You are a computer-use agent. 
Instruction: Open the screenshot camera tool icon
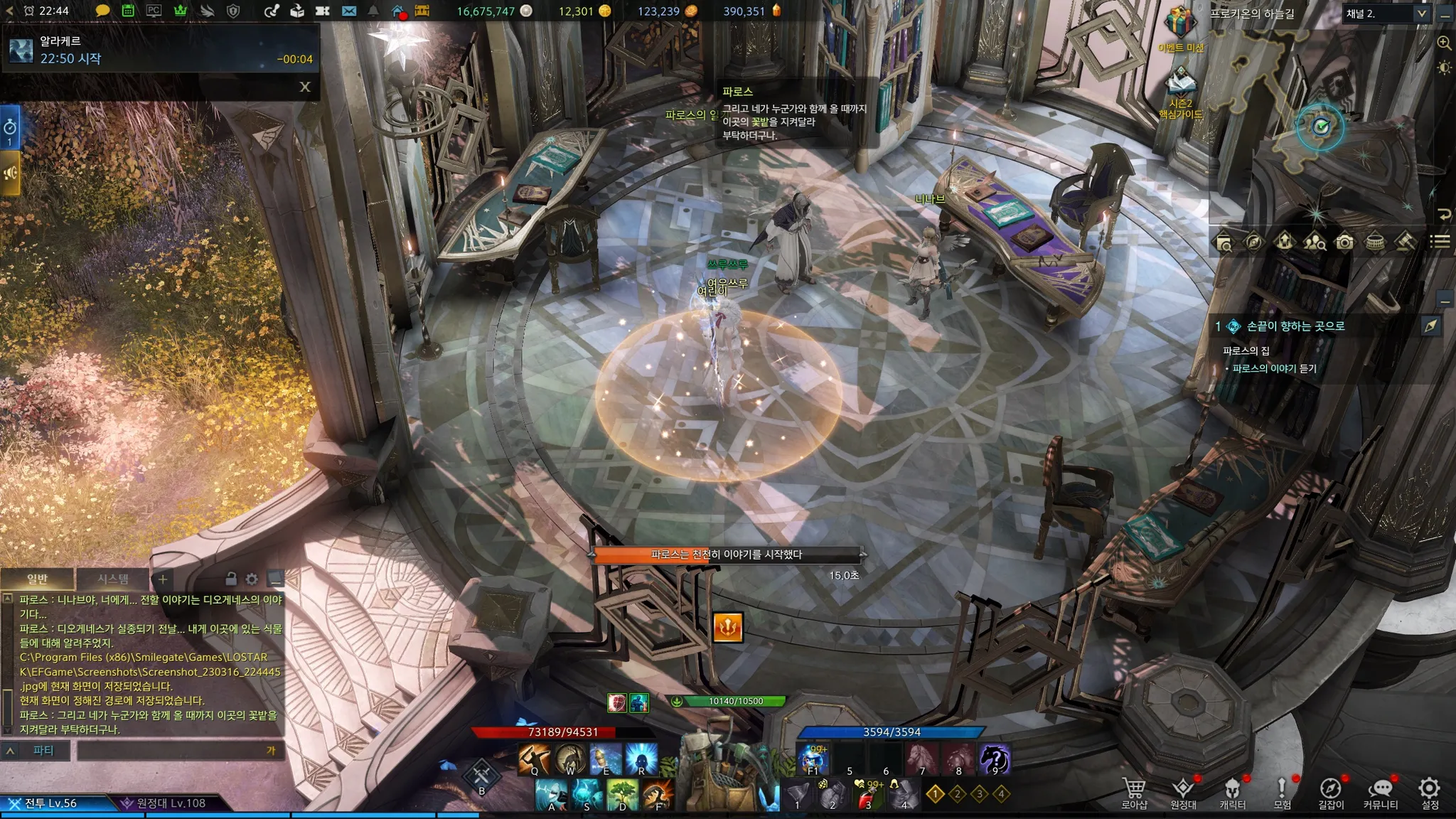pyautogui.click(x=1344, y=242)
